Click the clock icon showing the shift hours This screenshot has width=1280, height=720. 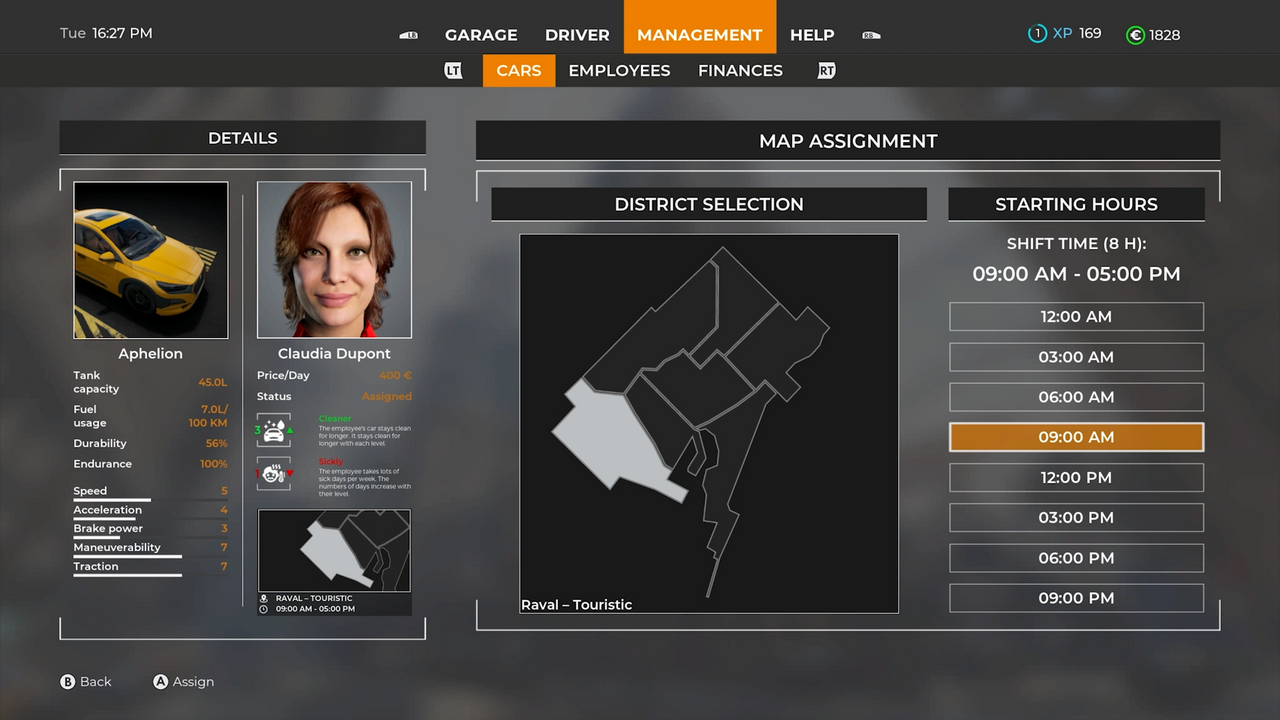(x=262, y=608)
